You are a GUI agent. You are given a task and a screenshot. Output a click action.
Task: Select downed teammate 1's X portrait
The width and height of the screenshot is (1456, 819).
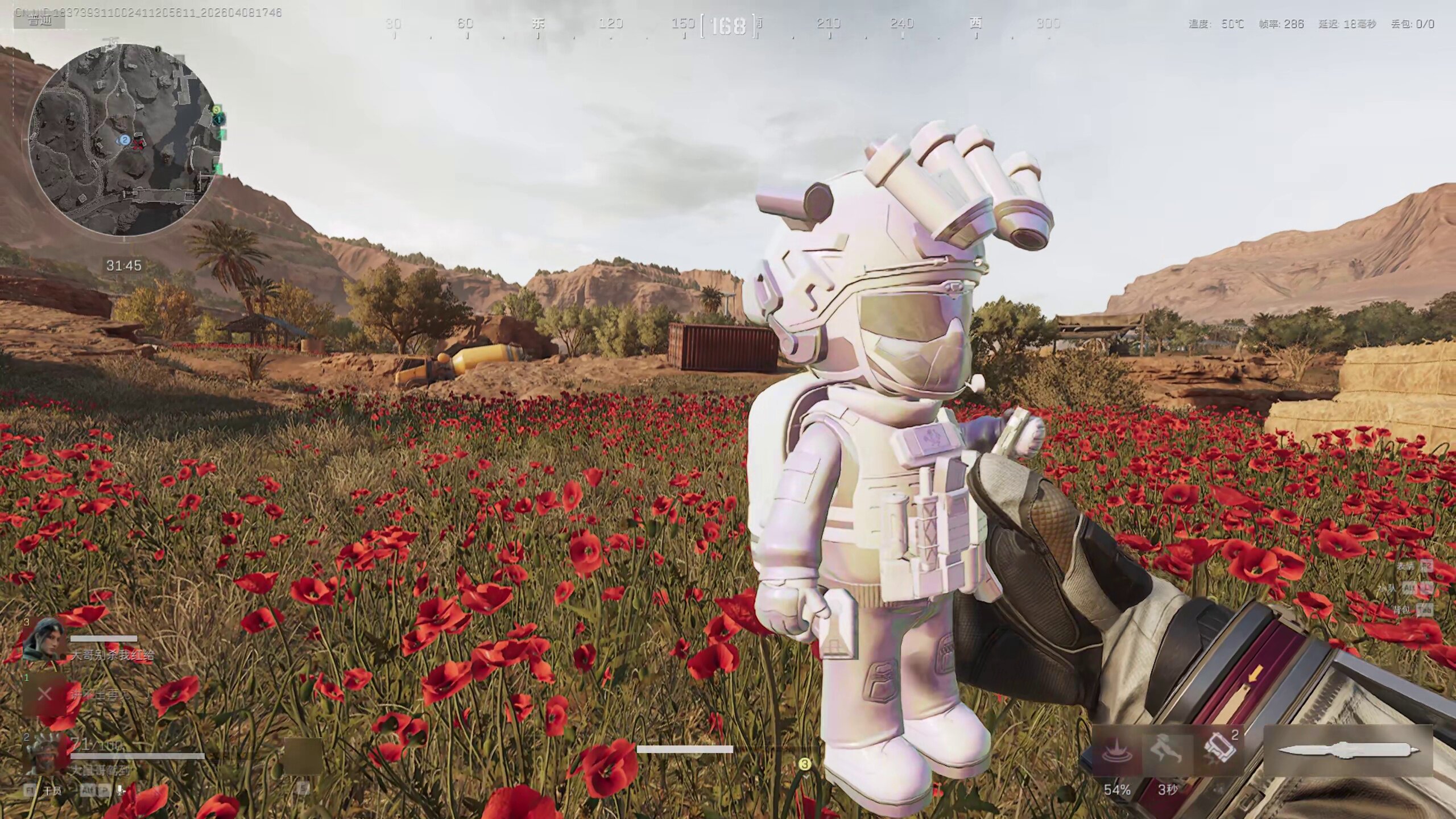tap(44, 694)
